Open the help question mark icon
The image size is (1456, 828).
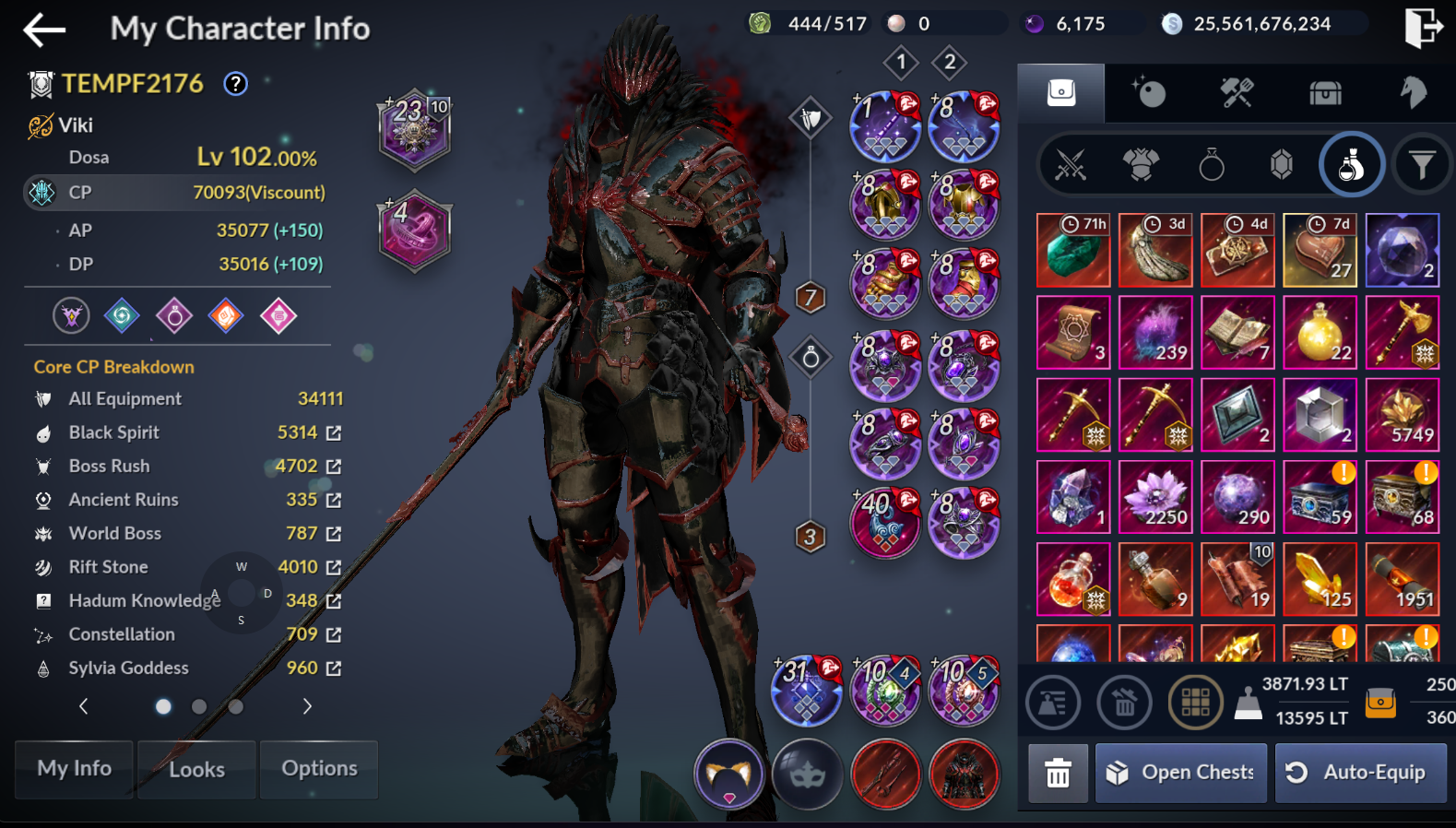236,84
